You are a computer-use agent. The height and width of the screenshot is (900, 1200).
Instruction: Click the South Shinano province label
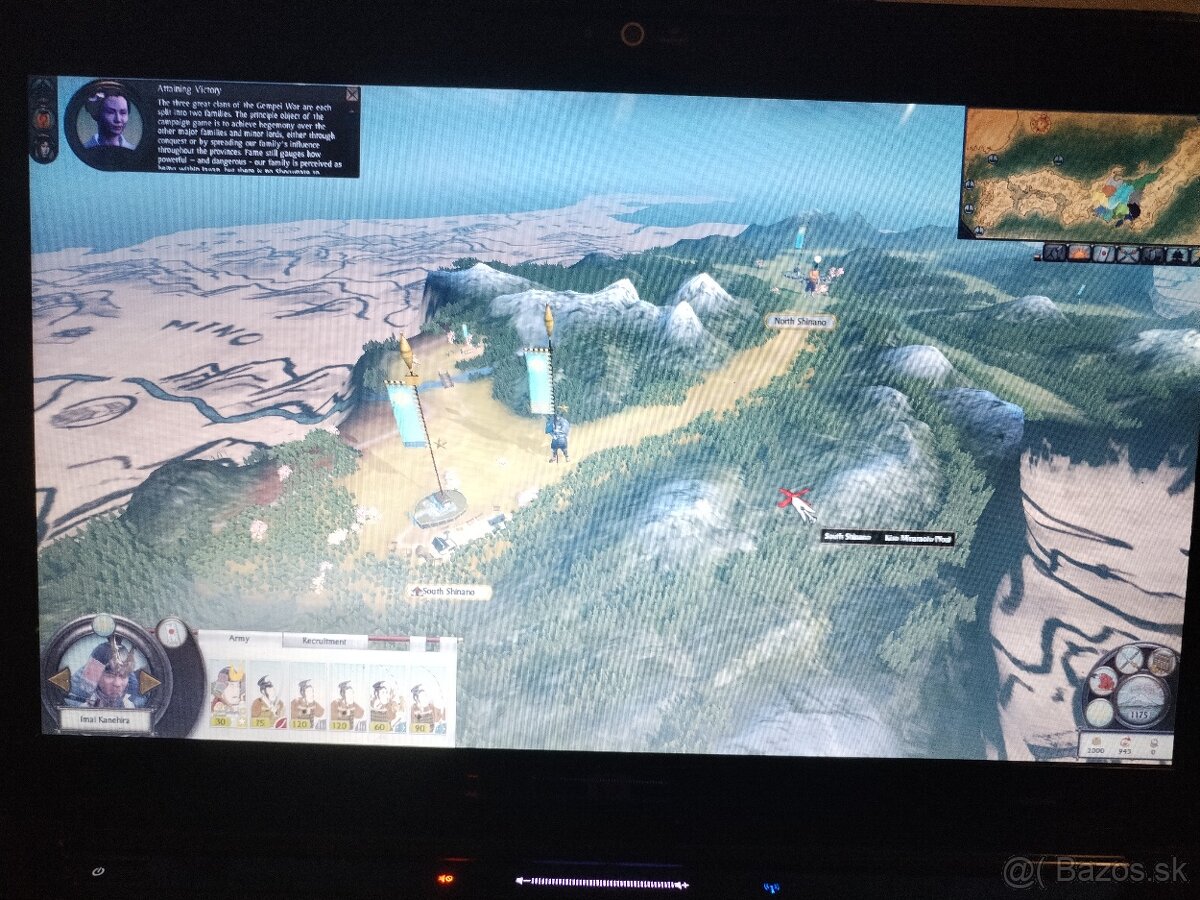pyautogui.click(x=449, y=592)
